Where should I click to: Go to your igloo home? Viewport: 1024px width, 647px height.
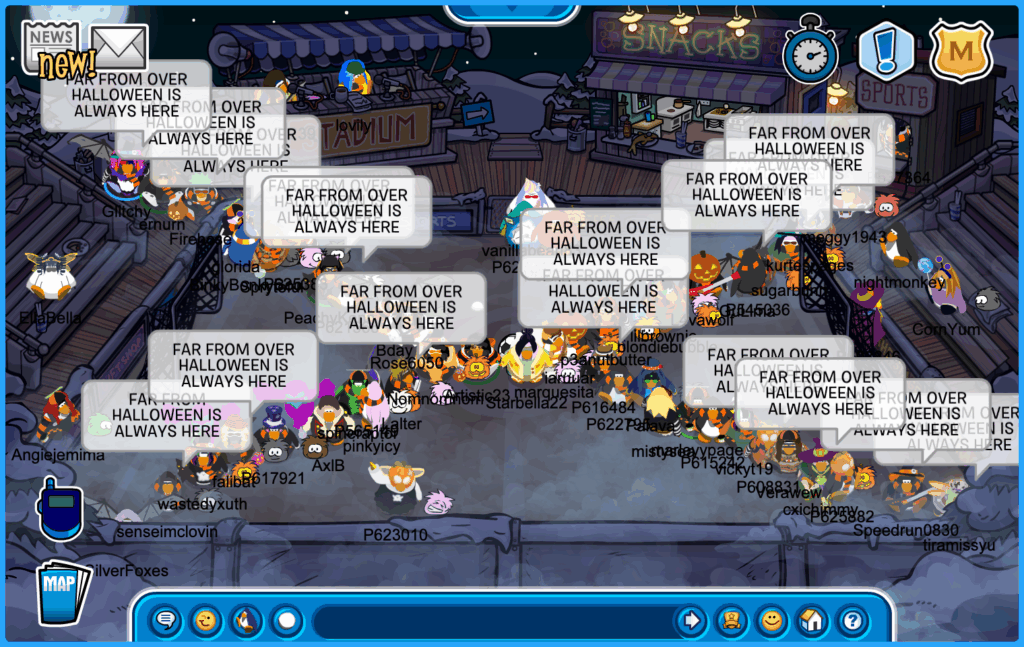[811, 621]
